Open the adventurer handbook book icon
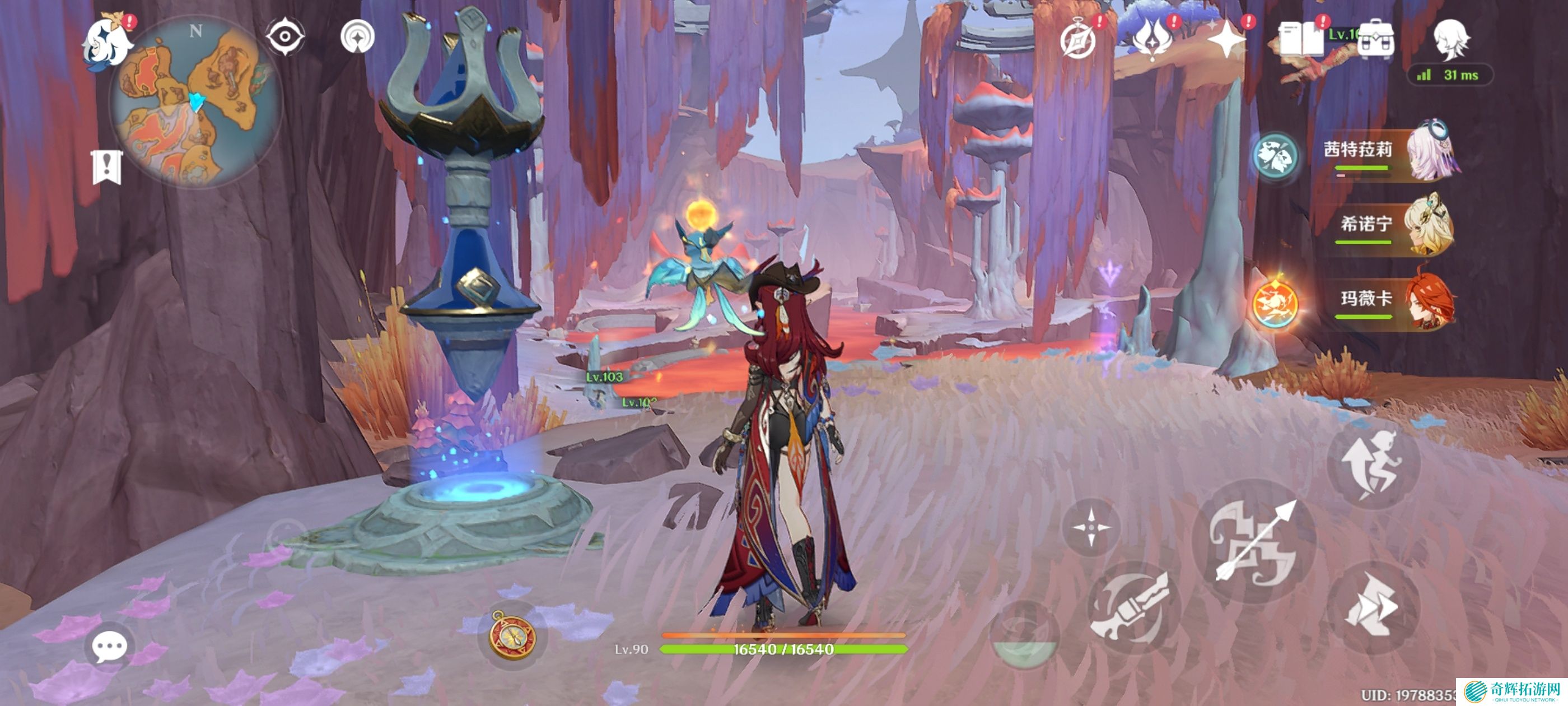1568x706 pixels. [x=1301, y=40]
